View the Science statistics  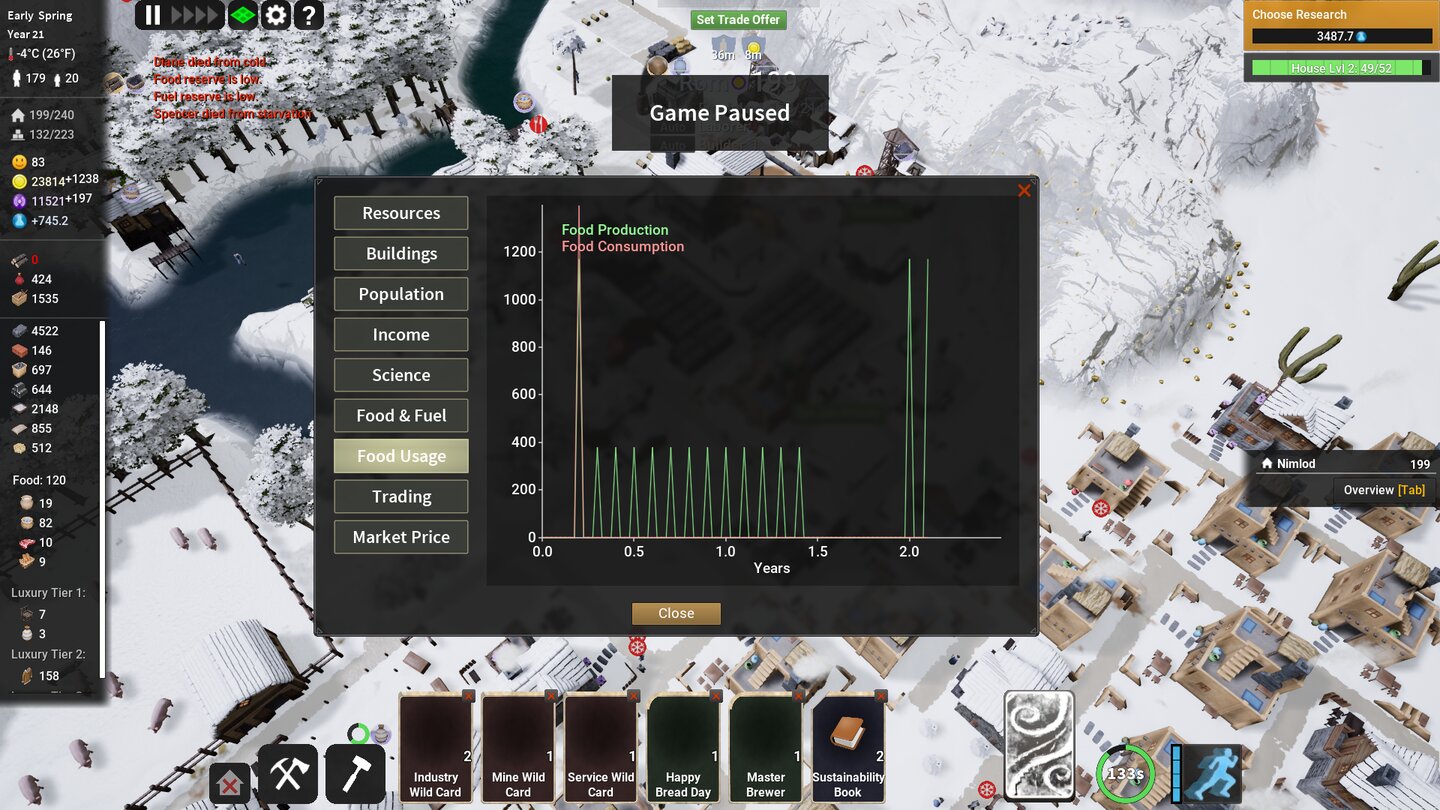click(400, 375)
